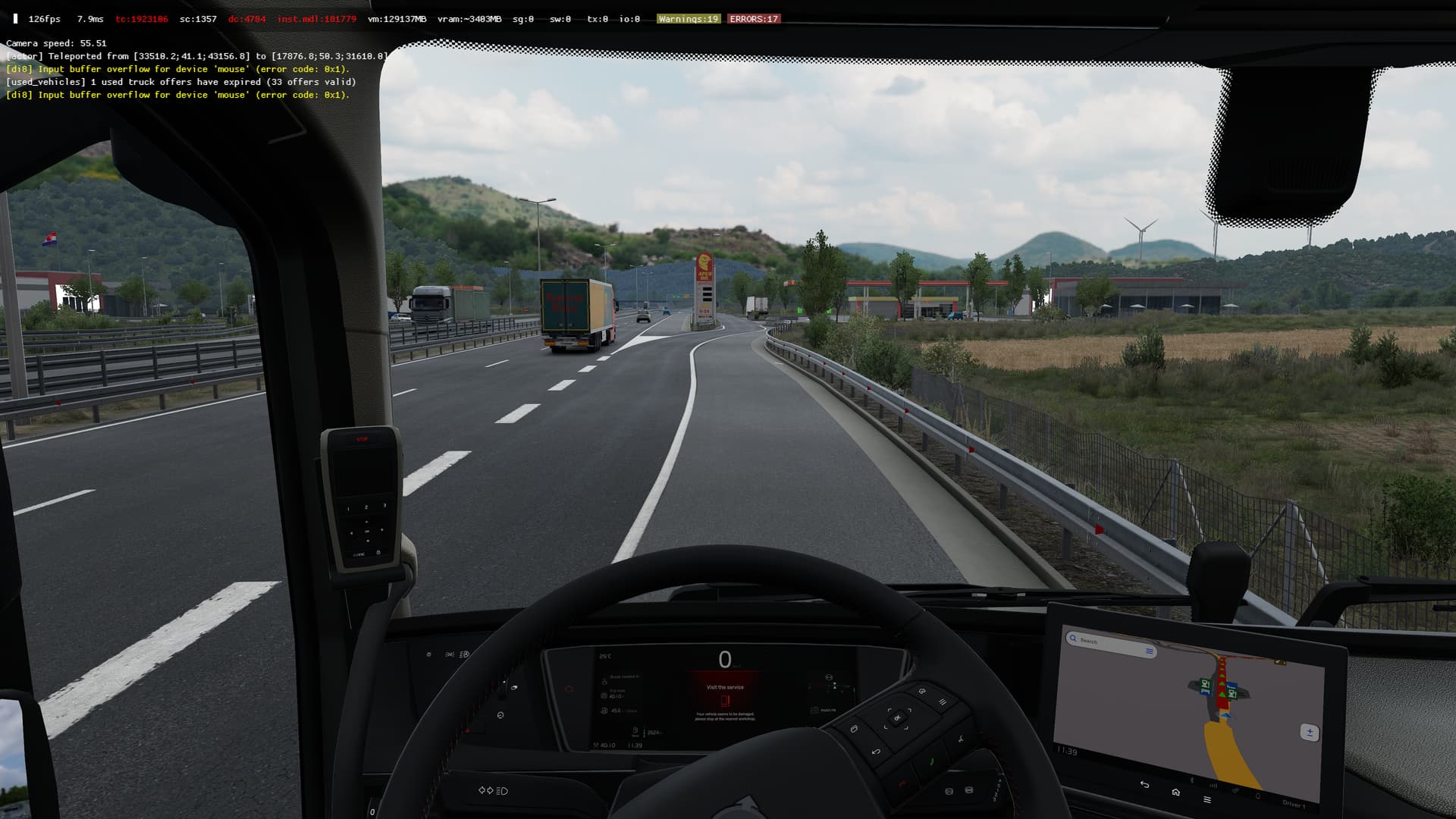Go to the GPS home screen
Screen dimensions: 1456x819
(1175, 792)
